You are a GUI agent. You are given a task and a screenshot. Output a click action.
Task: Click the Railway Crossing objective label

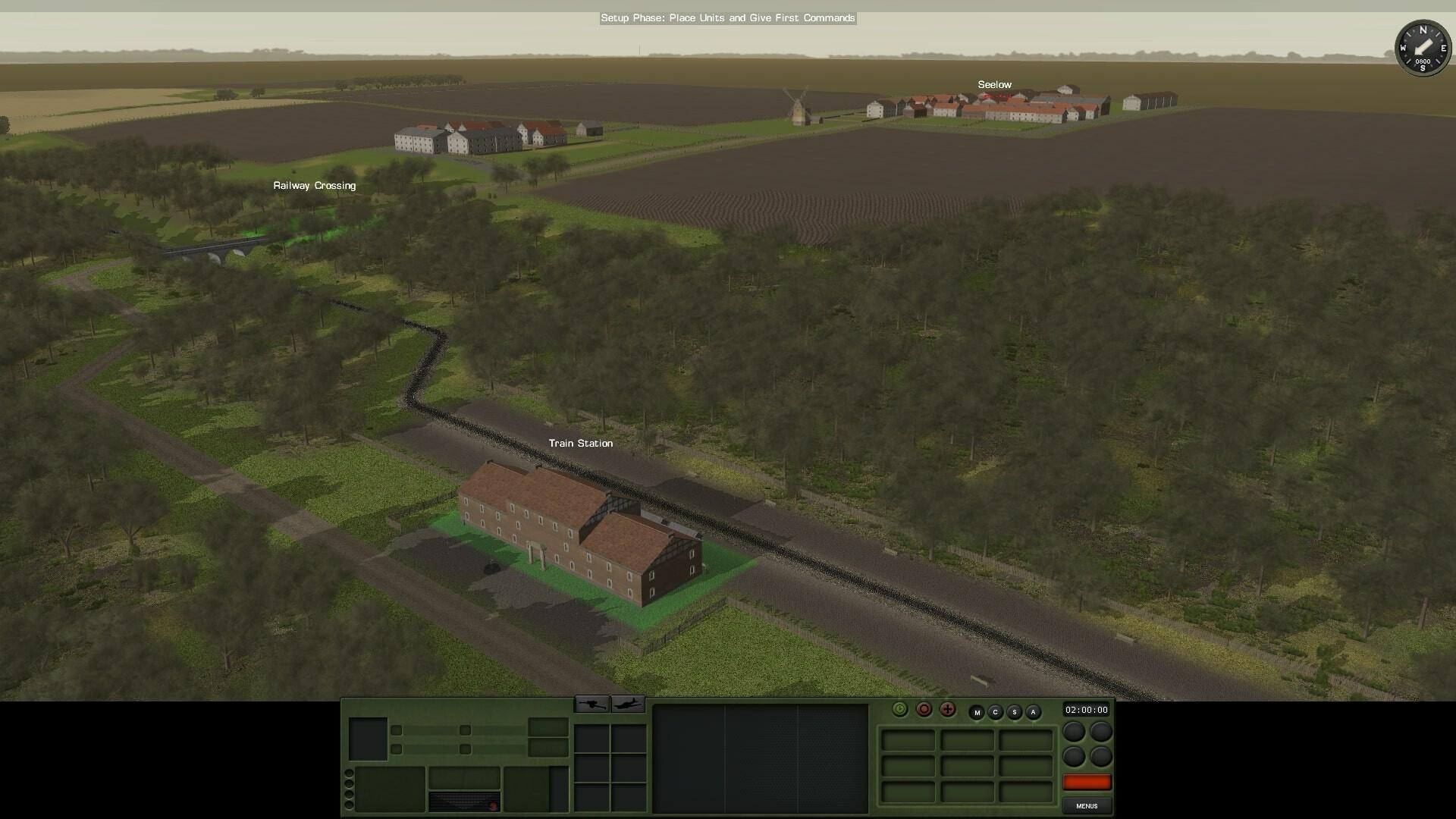point(314,185)
